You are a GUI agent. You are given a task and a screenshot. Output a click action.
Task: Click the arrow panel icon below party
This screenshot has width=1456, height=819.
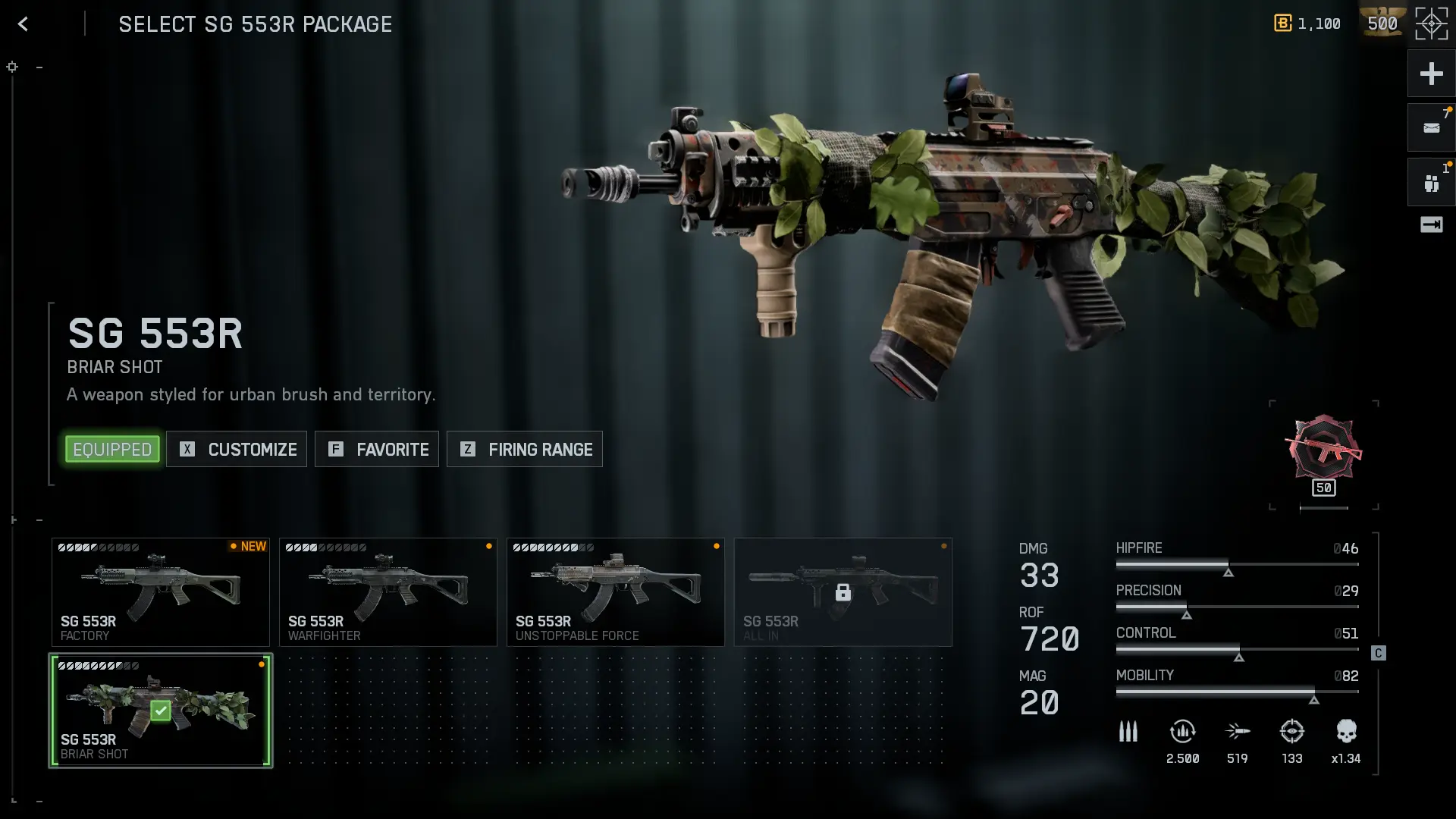(x=1431, y=224)
